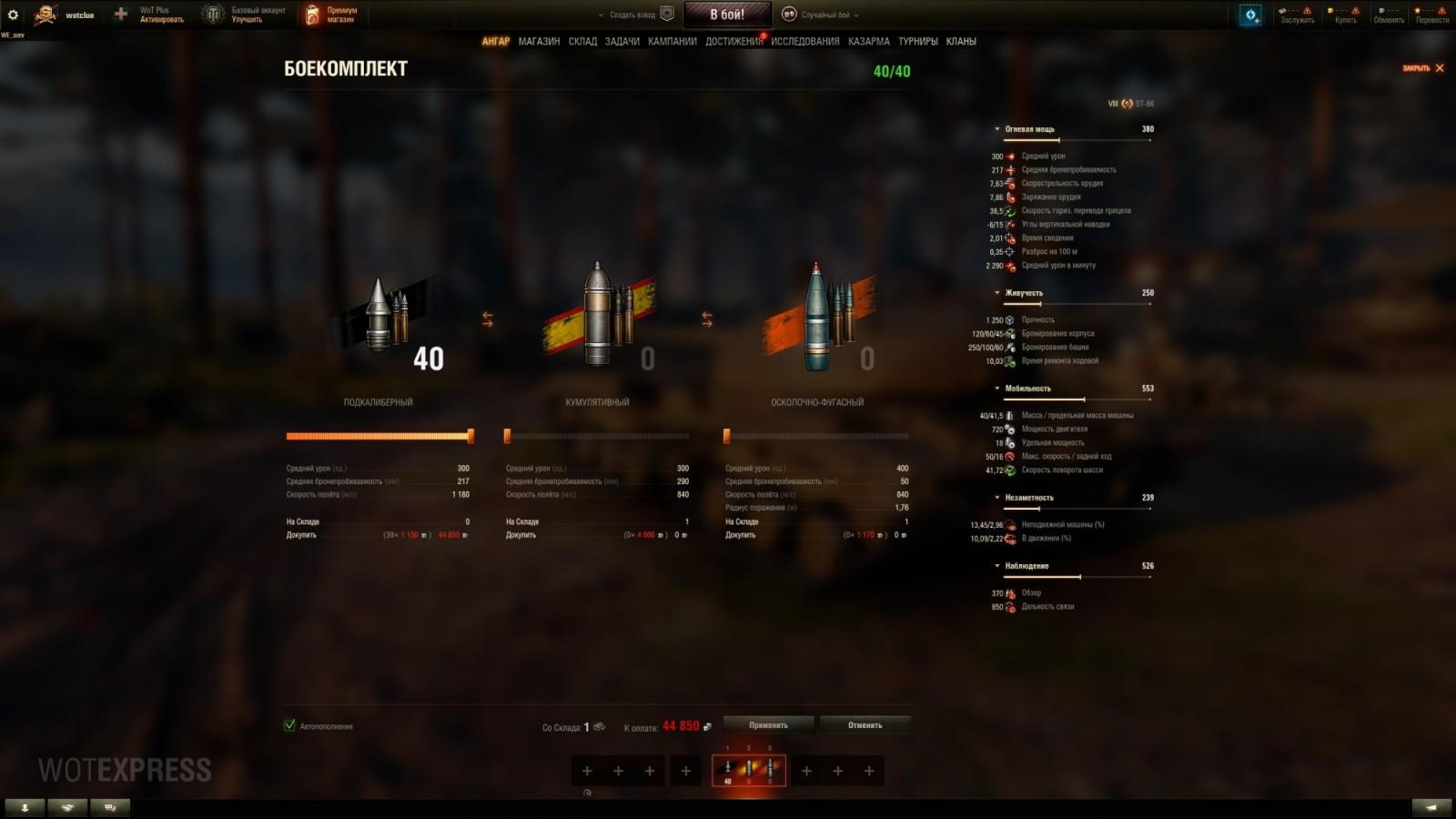Select the highlighted ammo loadout thumbnail at bottom
This screenshot has width=1456, height=819.
(748, 770)
